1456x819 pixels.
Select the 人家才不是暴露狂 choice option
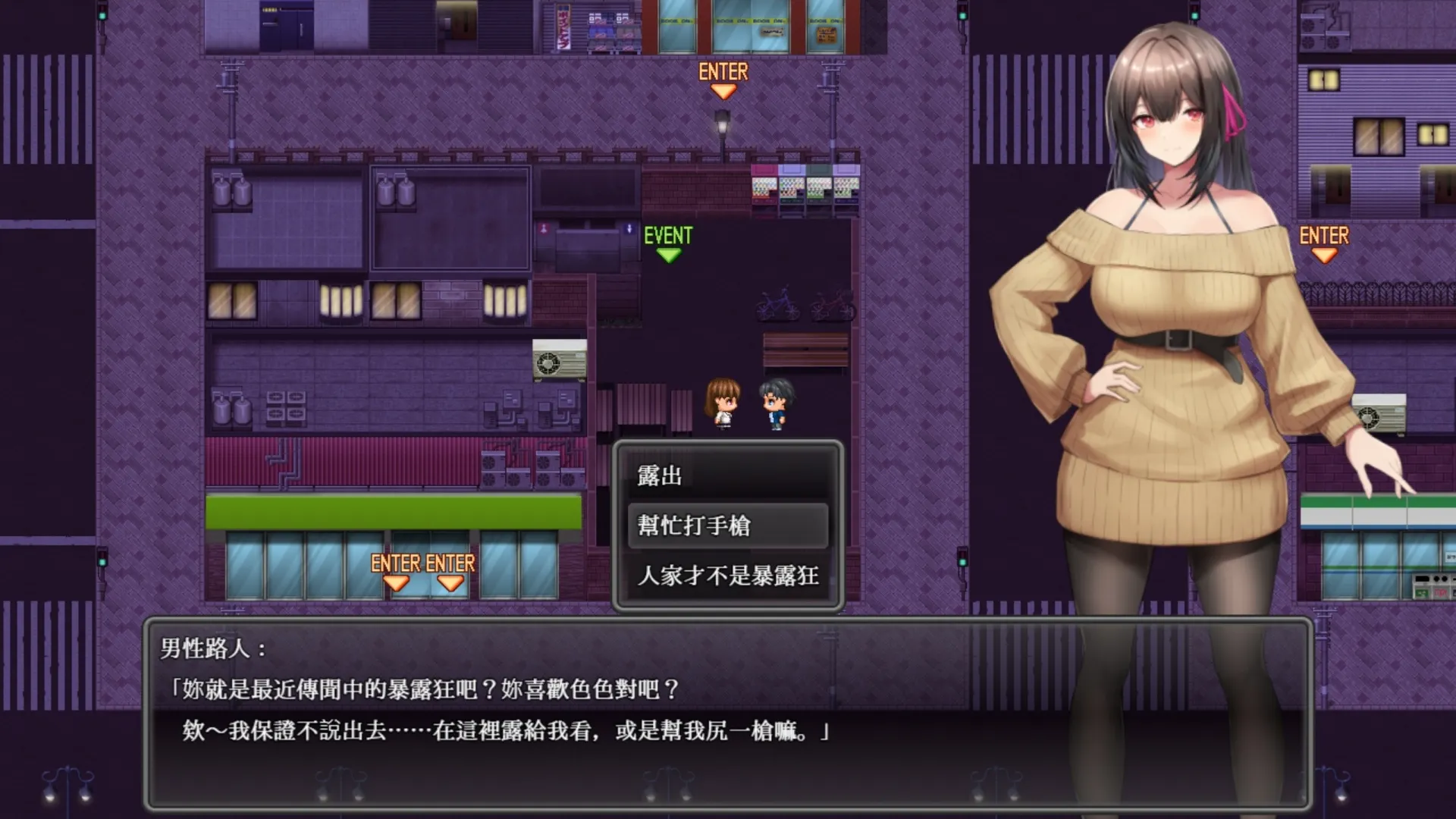(x=727, y=576)
